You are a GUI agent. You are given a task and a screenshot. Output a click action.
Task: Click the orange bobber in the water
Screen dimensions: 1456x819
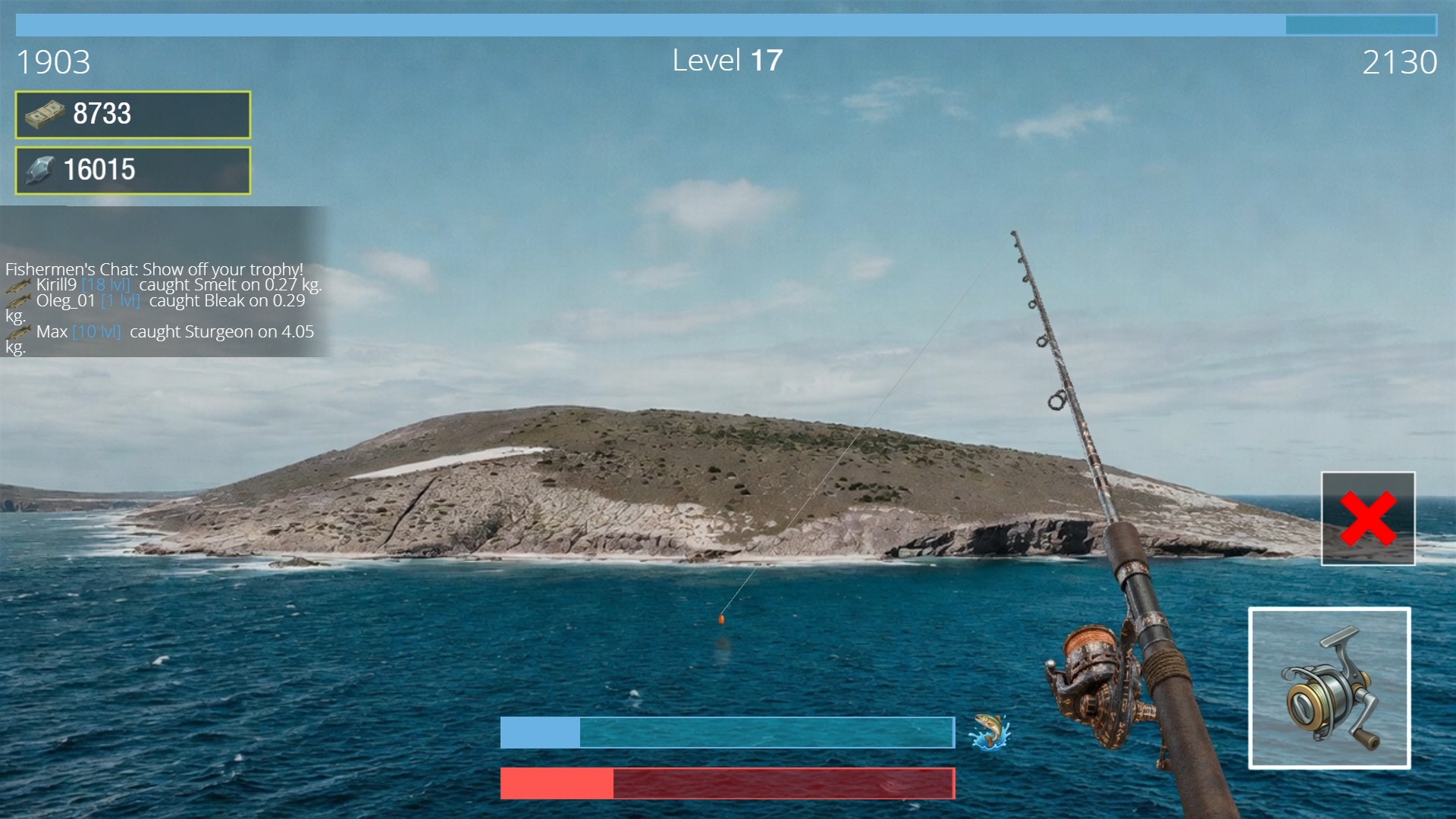point(721,618)
